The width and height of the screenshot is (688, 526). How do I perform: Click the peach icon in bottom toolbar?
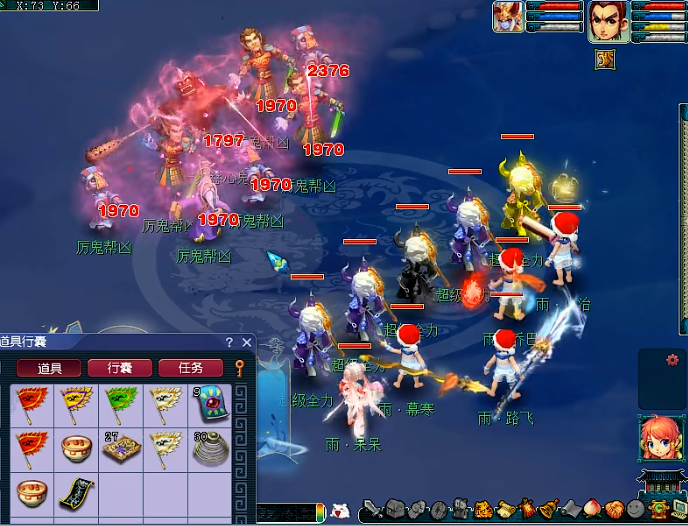(x=591, y=509)
